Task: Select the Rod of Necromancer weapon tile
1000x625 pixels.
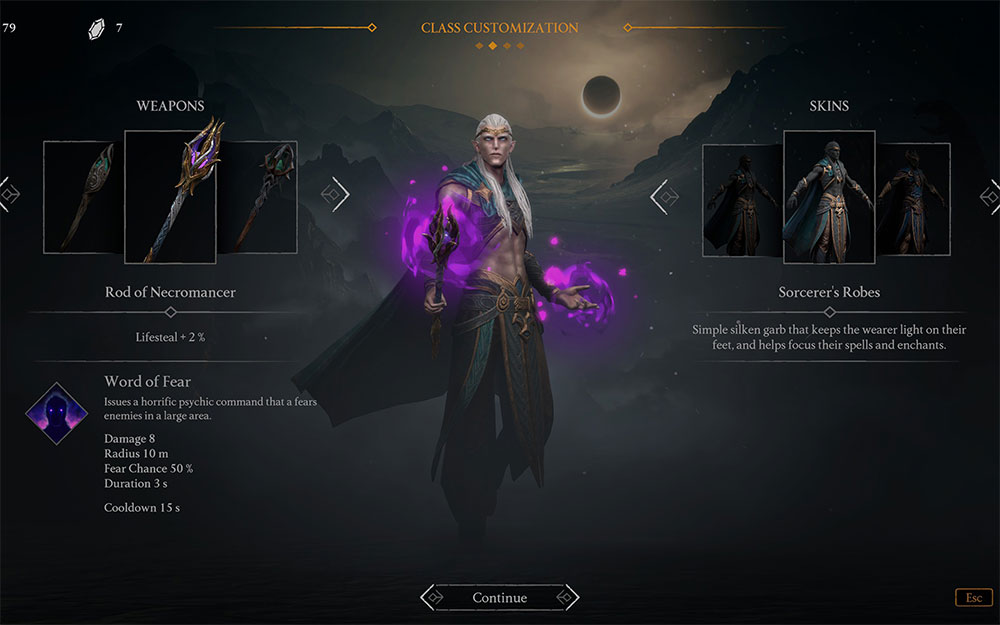Action: [x=170, y=196]
